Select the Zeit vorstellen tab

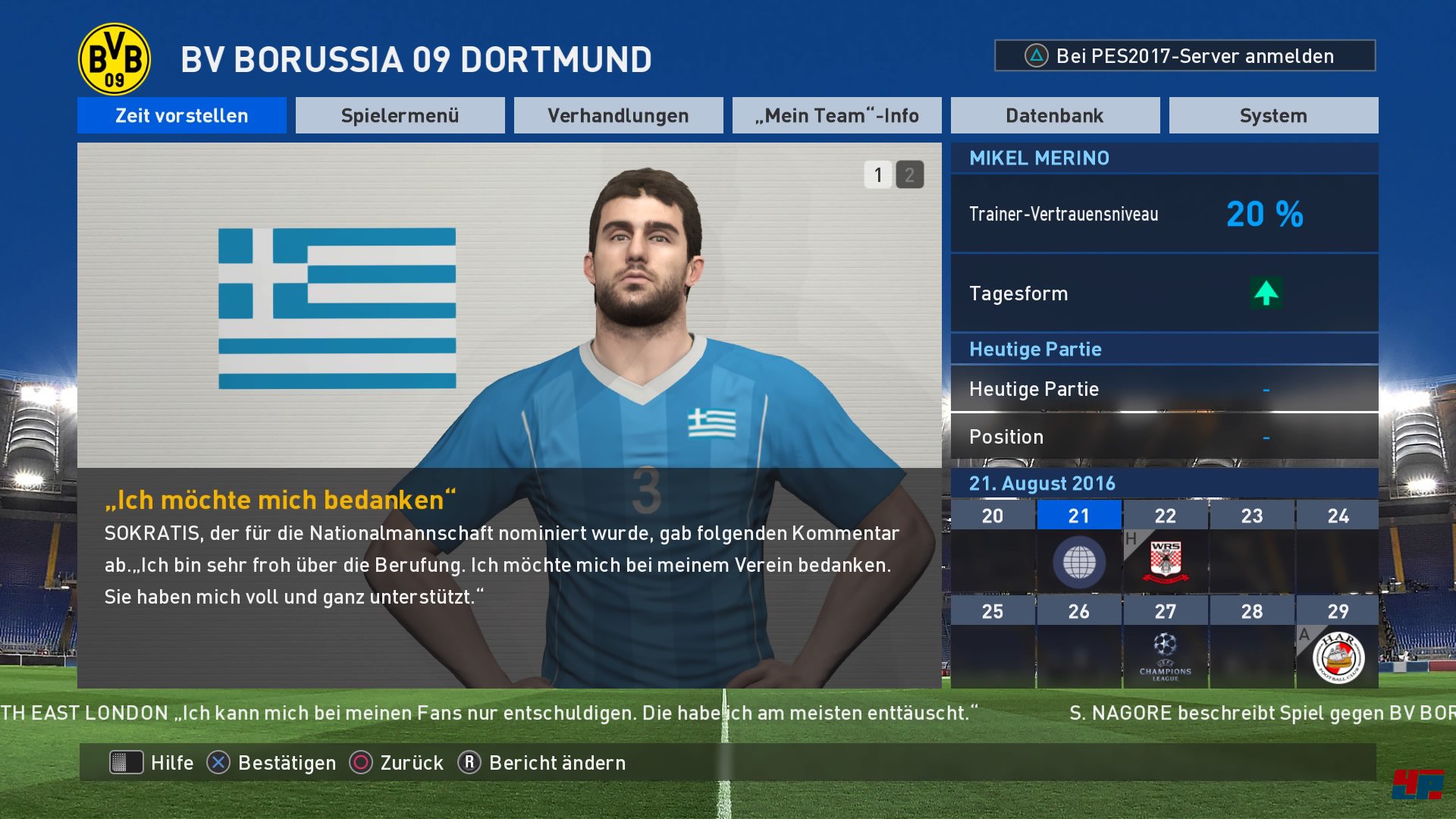181,115
